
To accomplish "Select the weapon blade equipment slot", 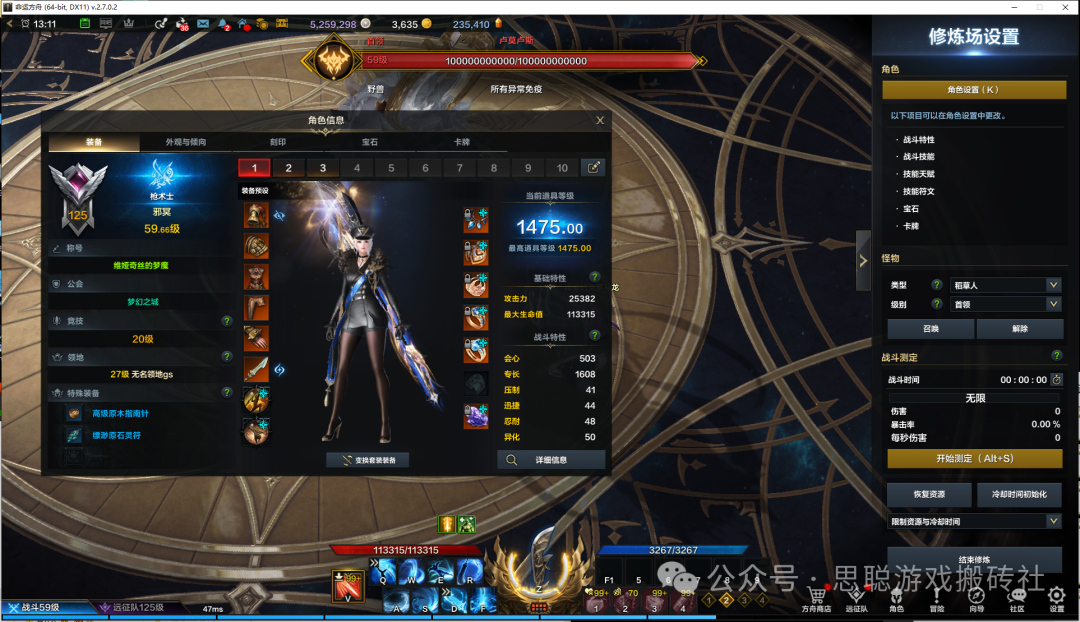I will point(256,369).
